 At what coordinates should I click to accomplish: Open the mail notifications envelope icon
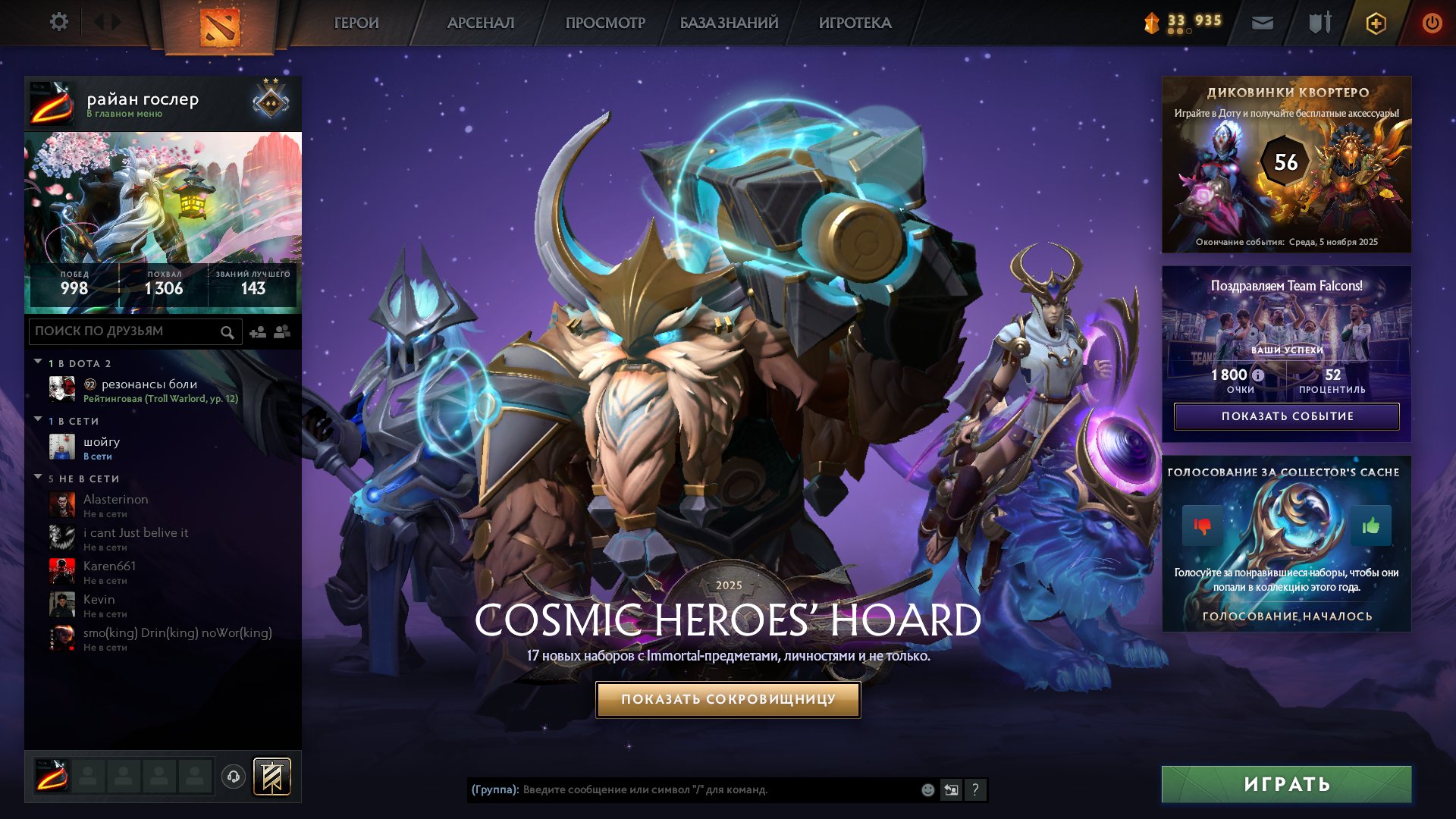point(1262,23)
